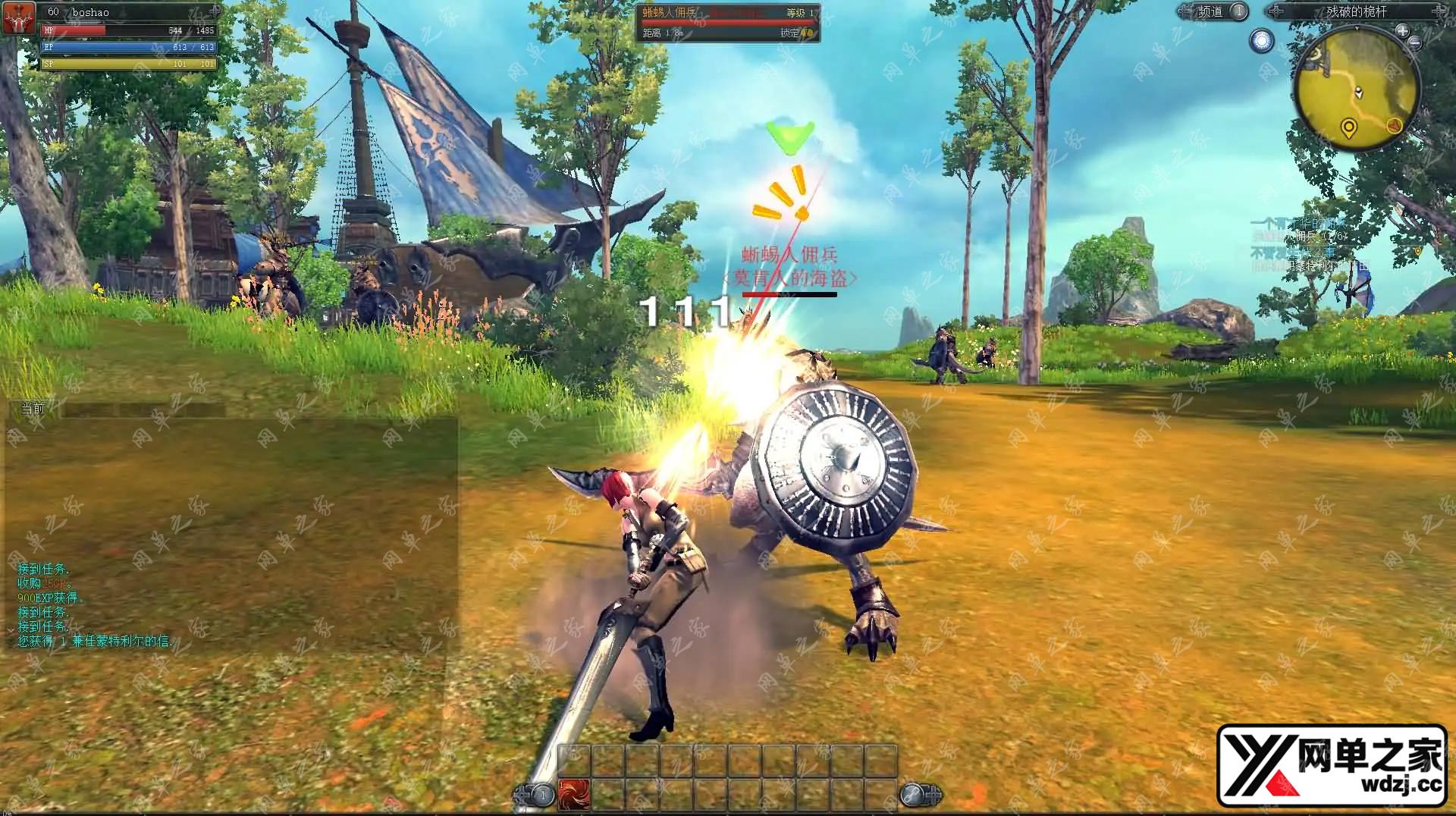Click the glowing blue orb icon
The height and width of the screenshot is (816, 1456).
click(x=1262, y=40)
